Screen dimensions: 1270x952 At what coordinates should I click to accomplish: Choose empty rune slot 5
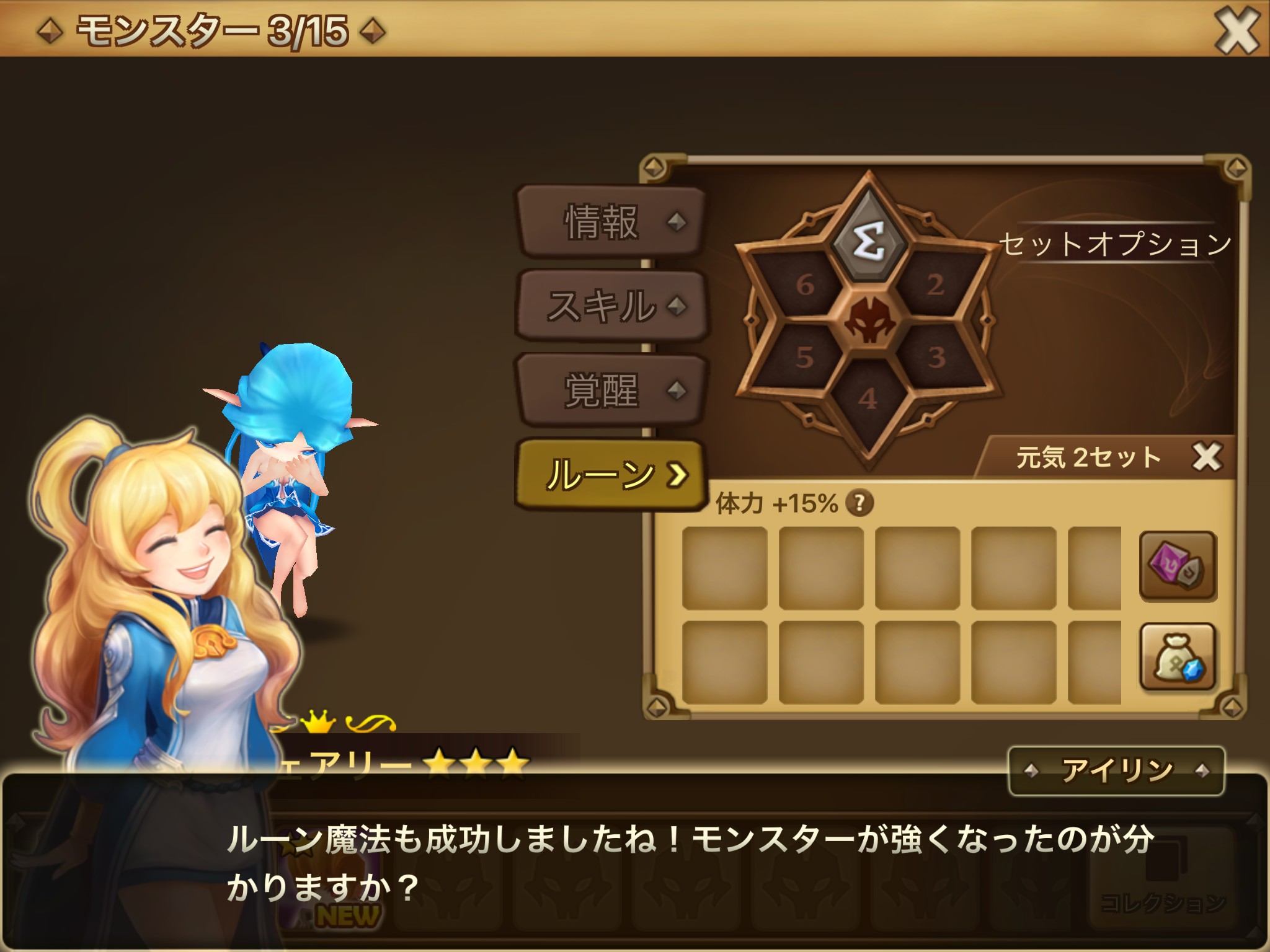(x=804, y=357)
